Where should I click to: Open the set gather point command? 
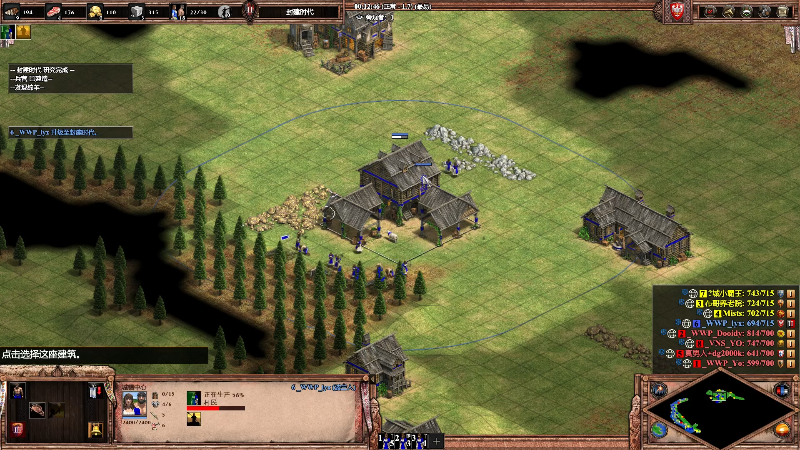(x=93, y=393)
